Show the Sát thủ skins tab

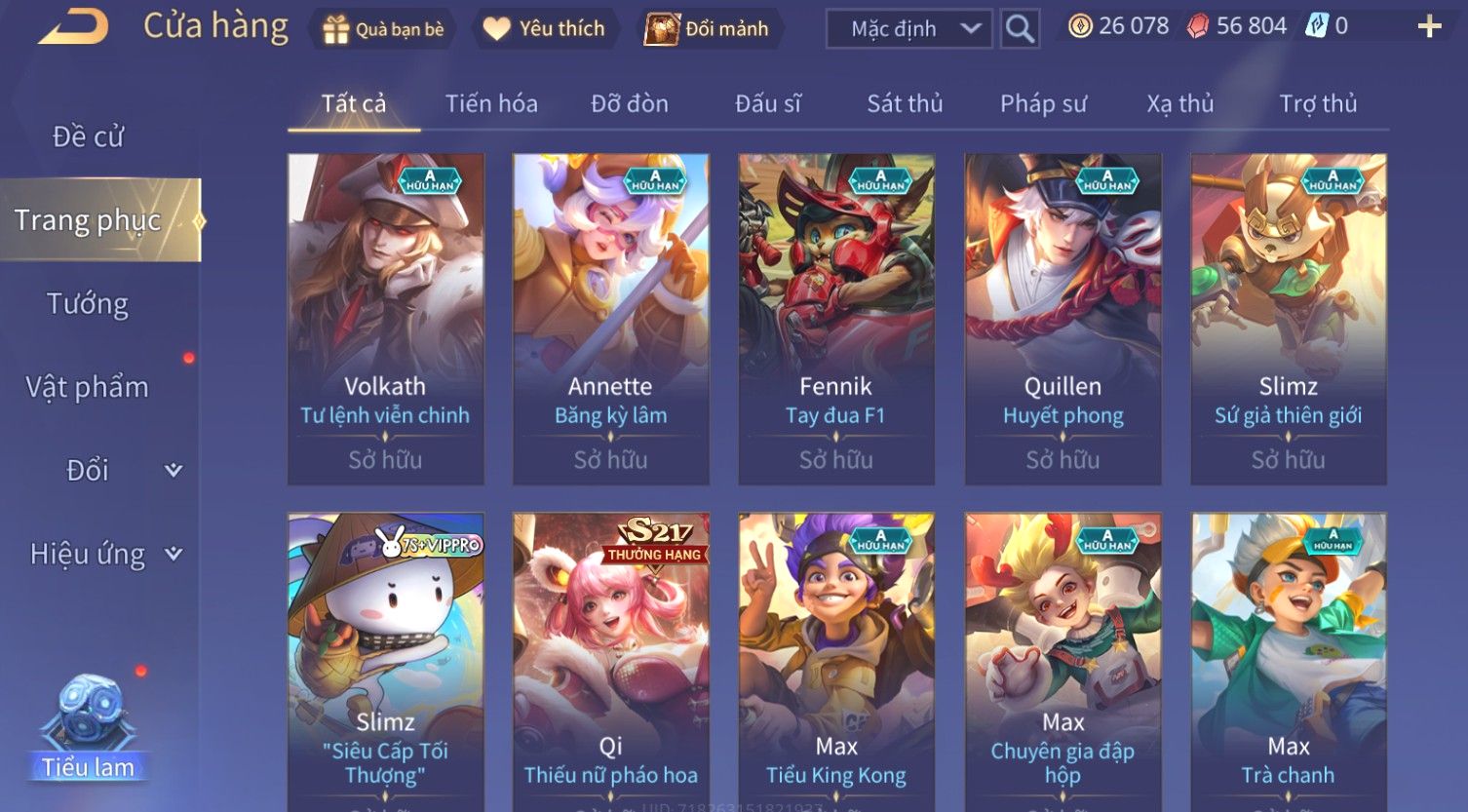tap(905, 103)
